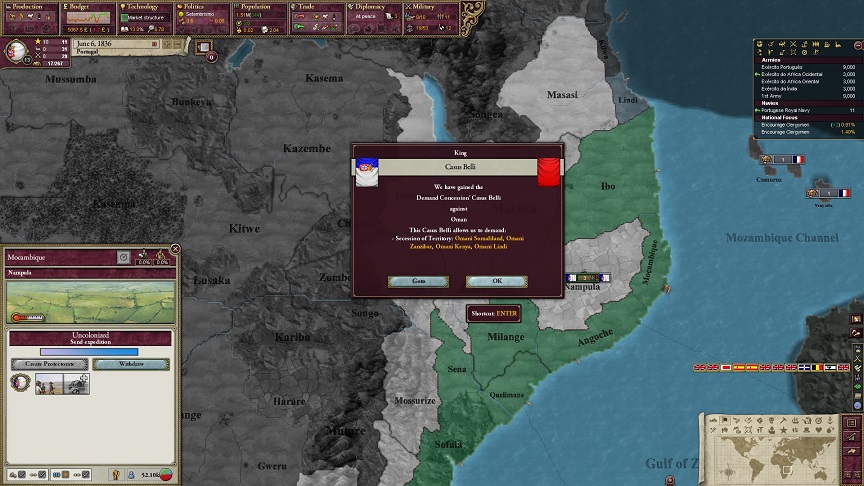
Task: Select Portuguese Royal Navy in outliner
Action: click(x=795, y=109)
